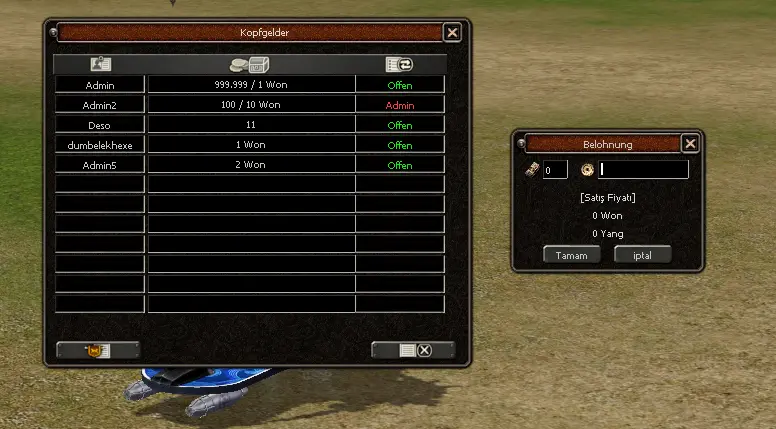Sort by the coins reward column header

[251, 64]
